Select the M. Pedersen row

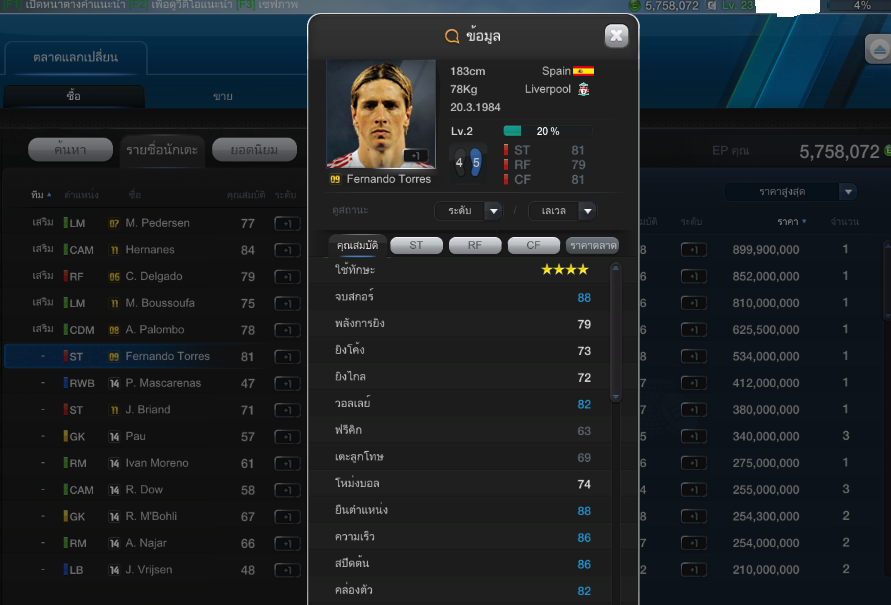pyautogui.click(x=157, y=223)
